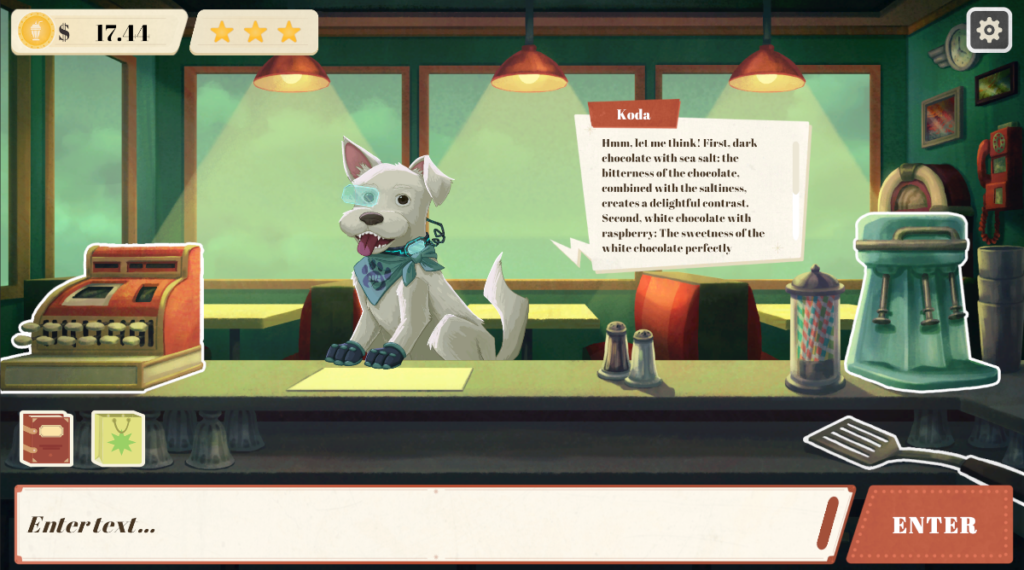Open the green shopping bag
The width and height of the screenshot is (1024, 570).
[118, 438]
